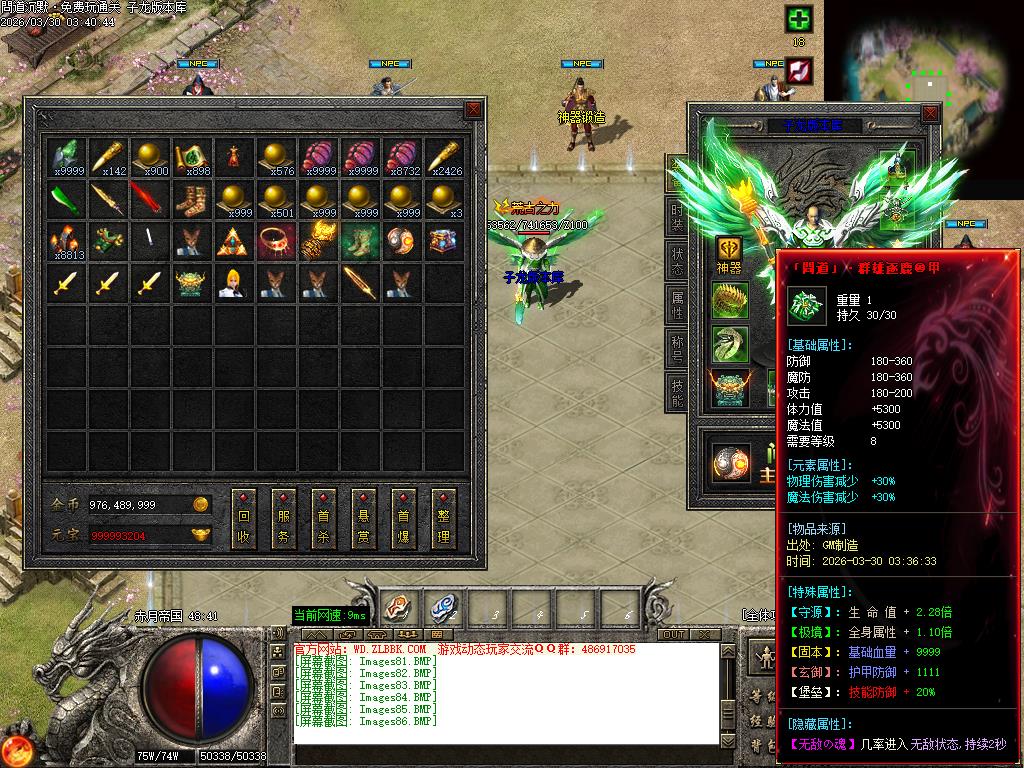Show the 悬赏 (bounty) panel
The width and height of the screenshot is (1024, 768).
[x=363, y=518]
